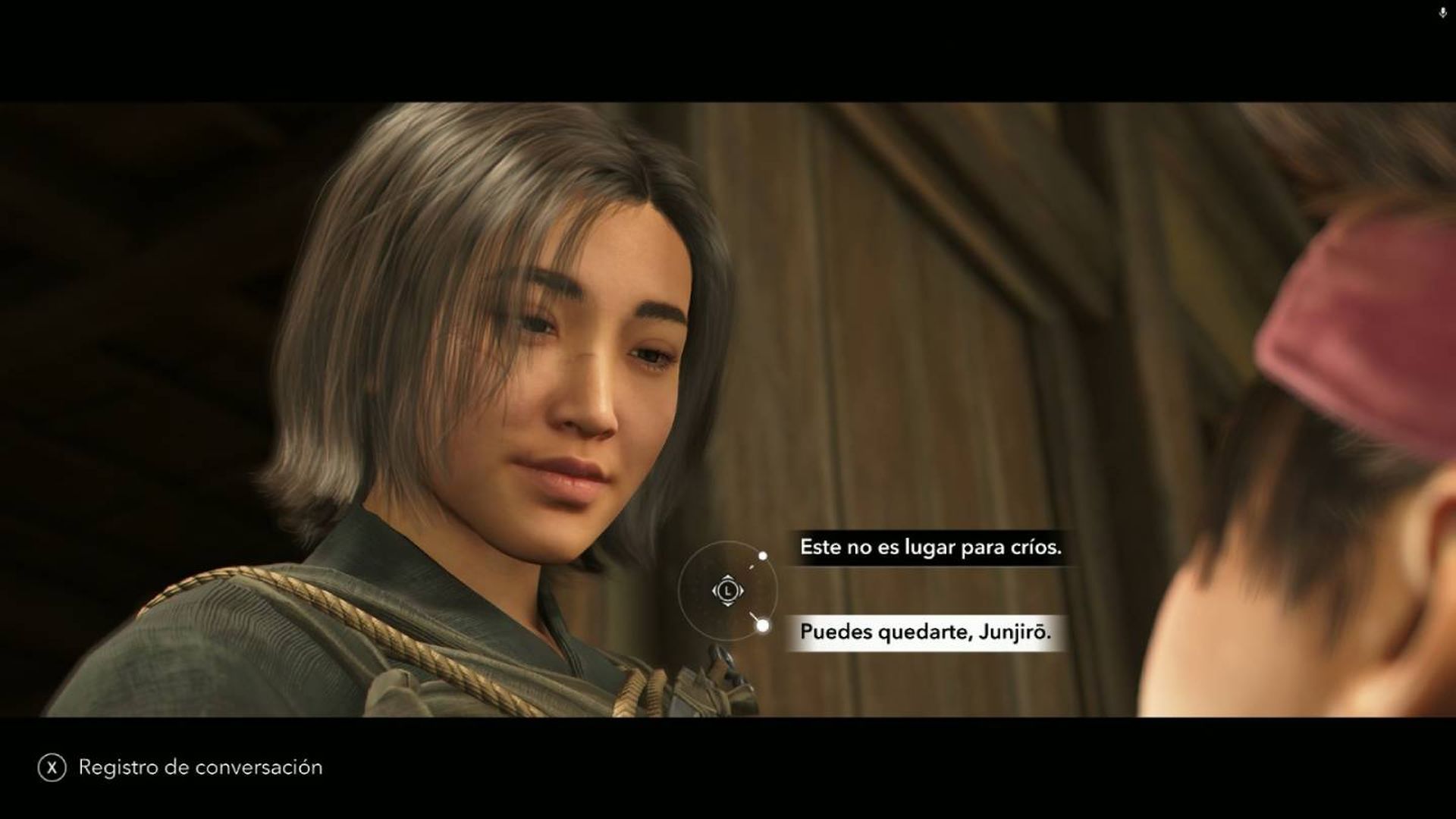
Task: Click the right arrow beside the L icon
Action: [x=742, y=591]
